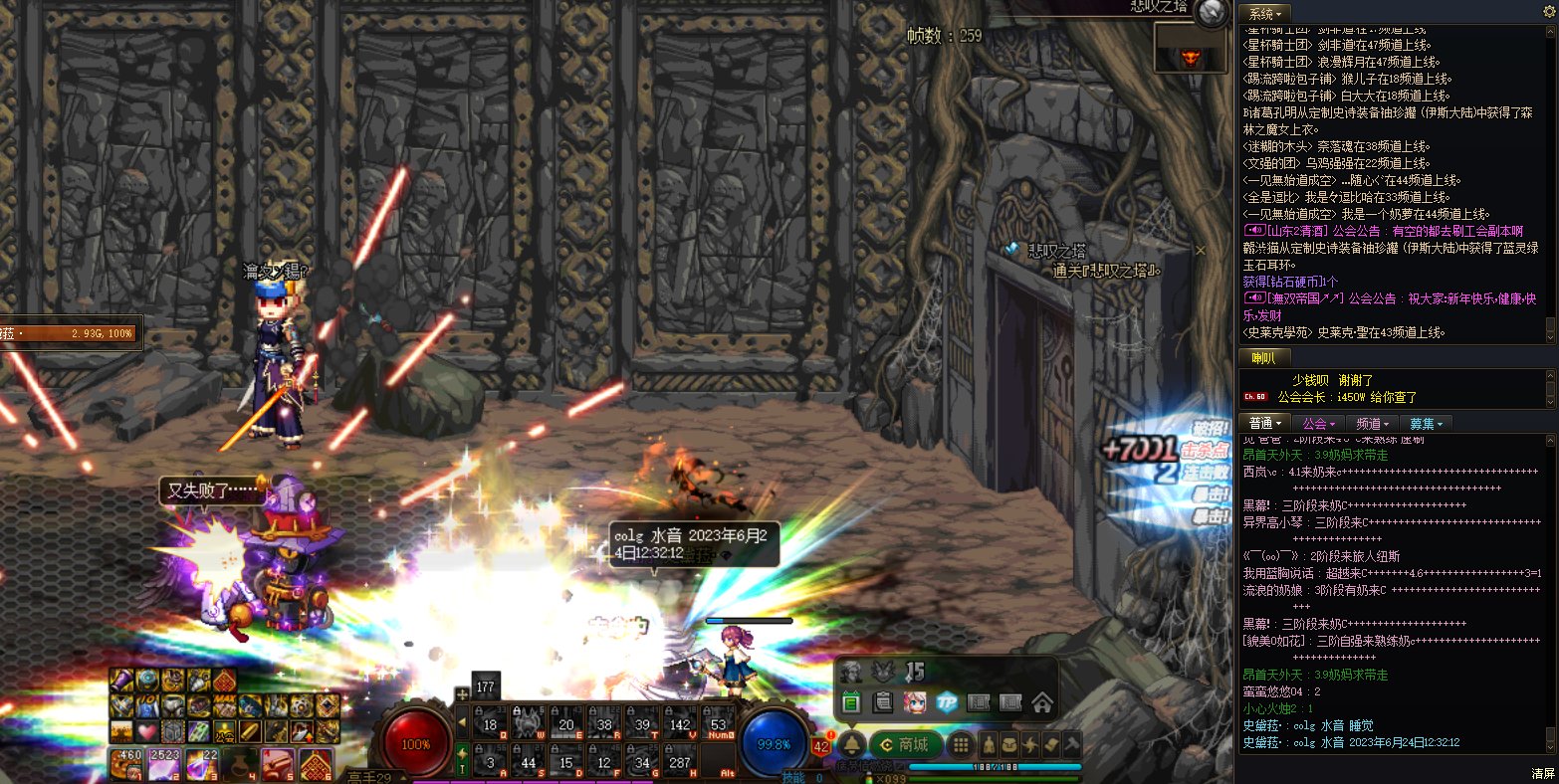Click 清屏 to clear the chat

coord(1542,773)
